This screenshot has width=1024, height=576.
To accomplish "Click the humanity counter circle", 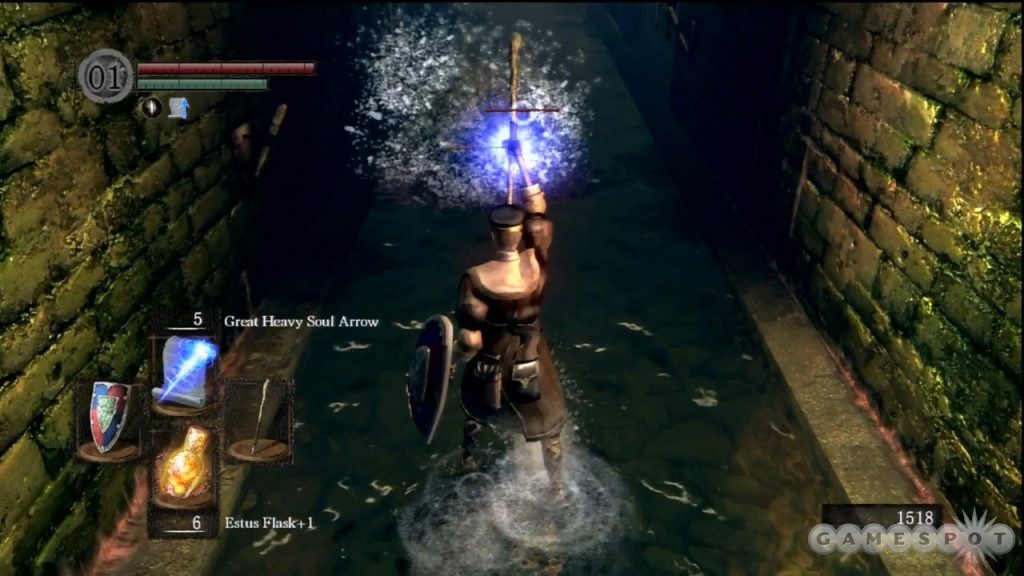I will (x=105, y=76).
